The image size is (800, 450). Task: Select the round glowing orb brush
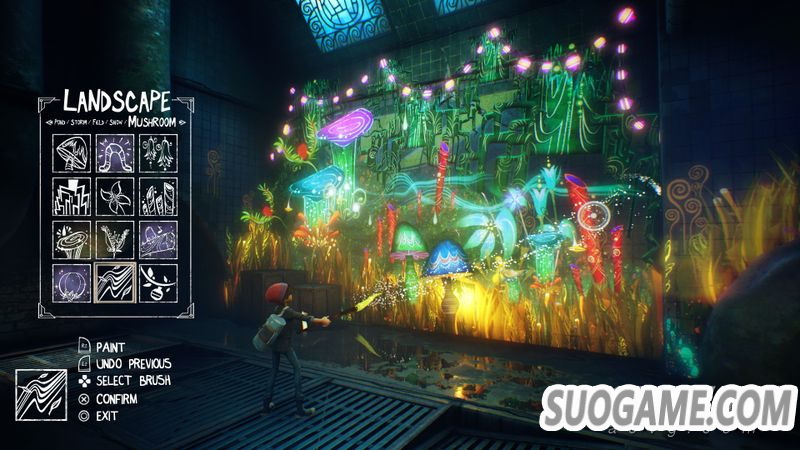coord(71,283)
